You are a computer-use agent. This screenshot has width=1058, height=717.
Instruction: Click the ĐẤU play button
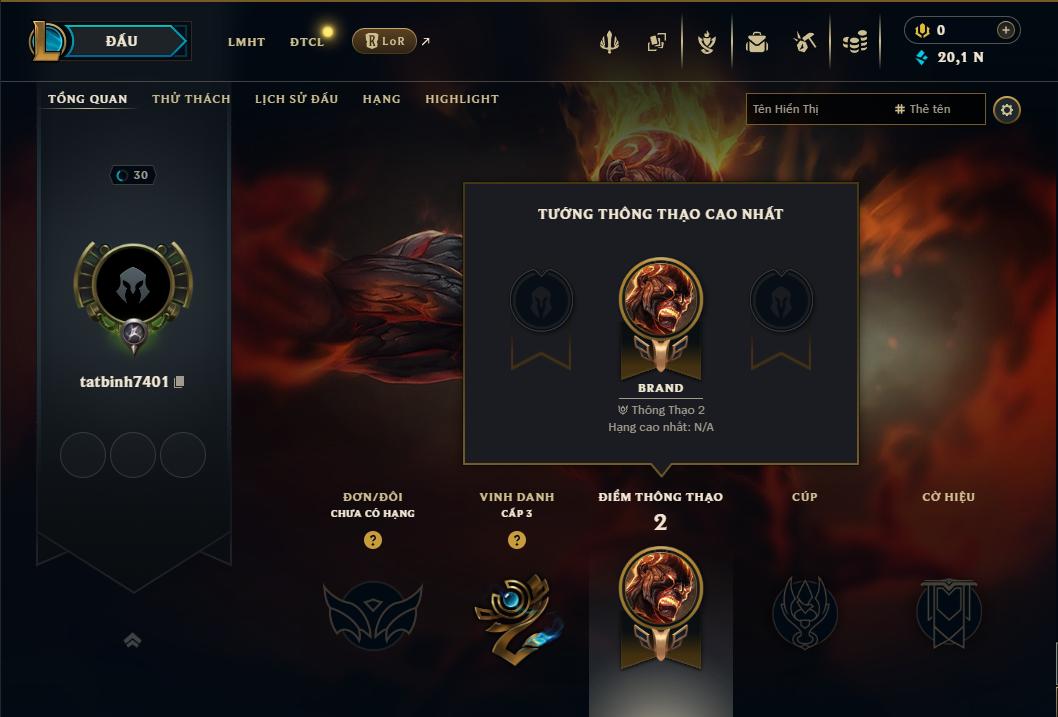coord(121,41)
